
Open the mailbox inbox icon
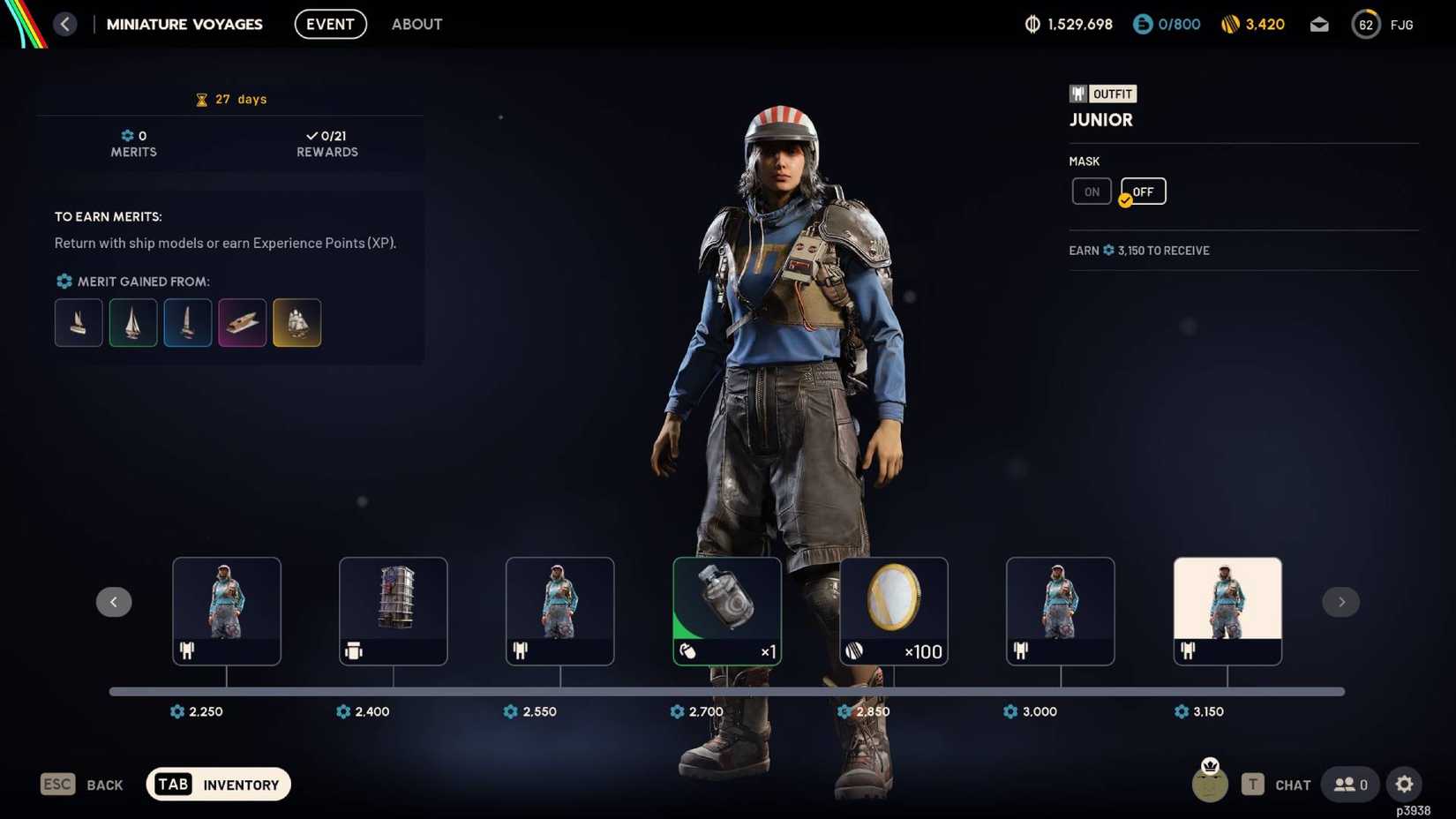tap(1319, 24)
